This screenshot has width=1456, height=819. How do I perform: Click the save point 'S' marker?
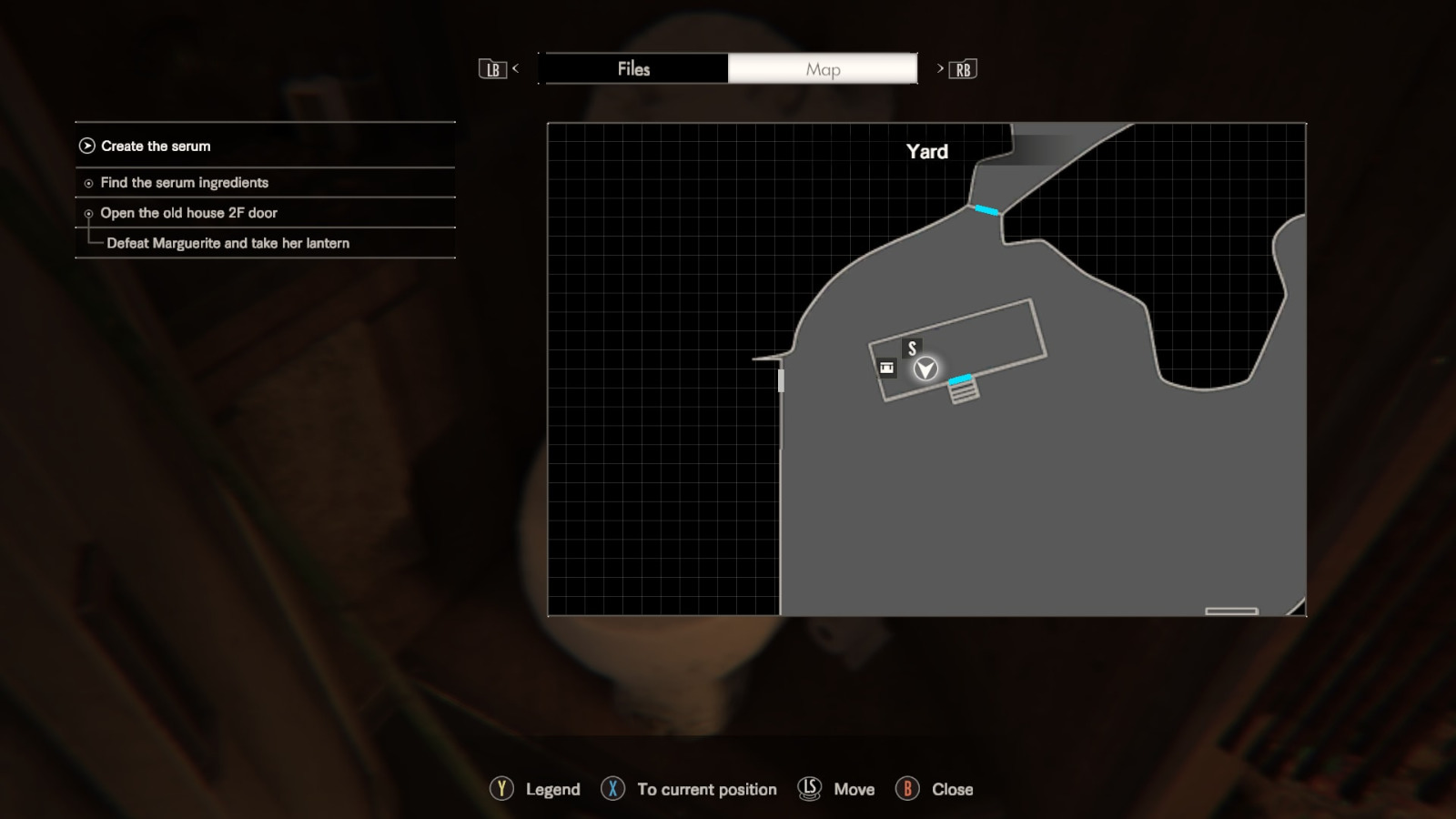coord(912,349)
